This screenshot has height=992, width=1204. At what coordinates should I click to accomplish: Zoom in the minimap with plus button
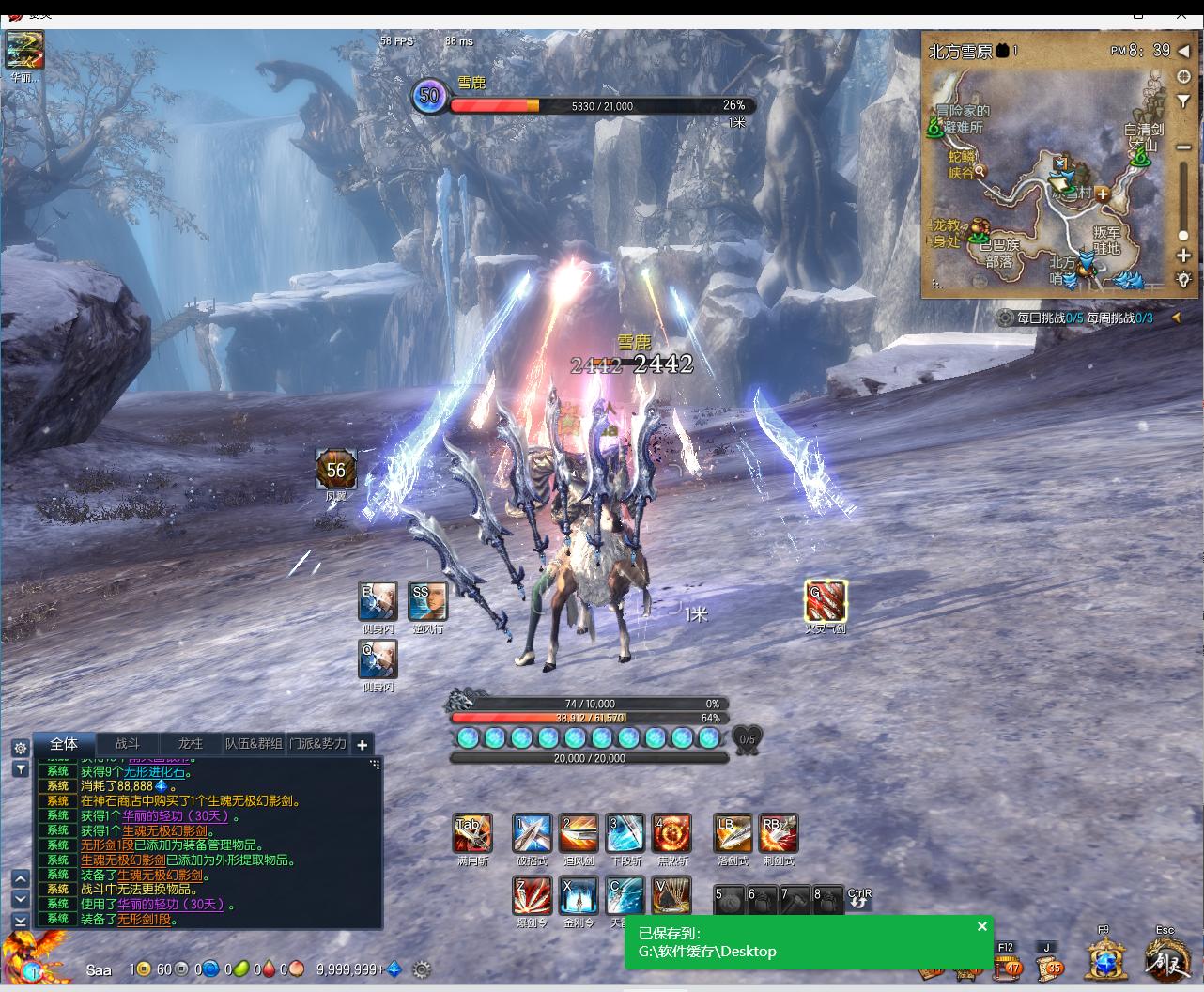1183,256
